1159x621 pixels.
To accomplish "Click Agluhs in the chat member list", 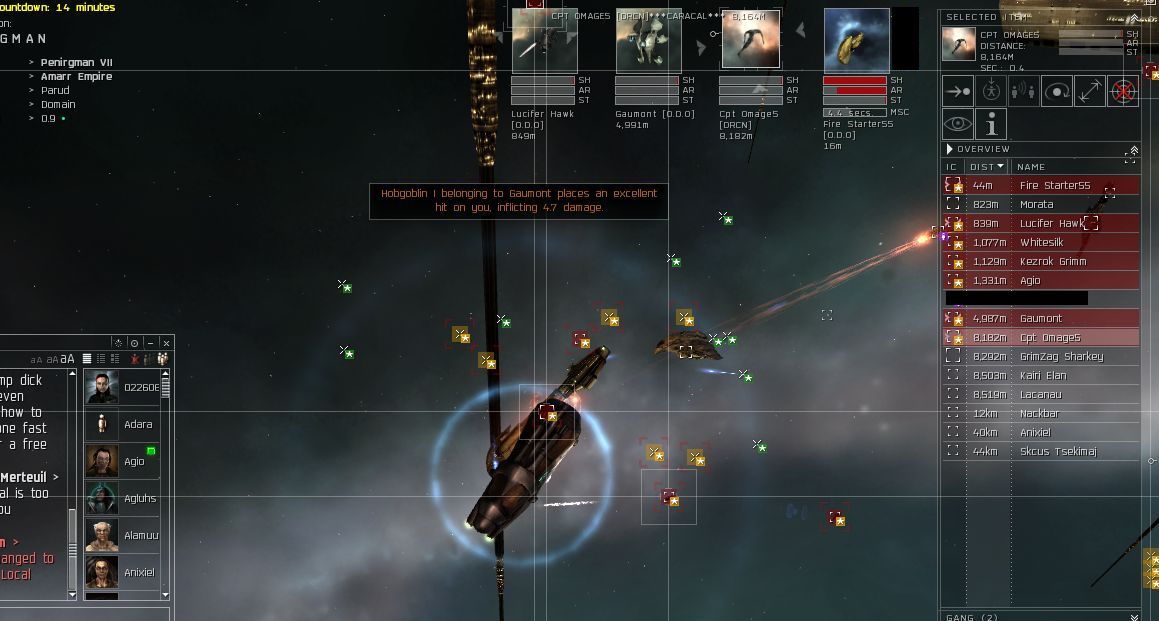I will coord(139,499).
